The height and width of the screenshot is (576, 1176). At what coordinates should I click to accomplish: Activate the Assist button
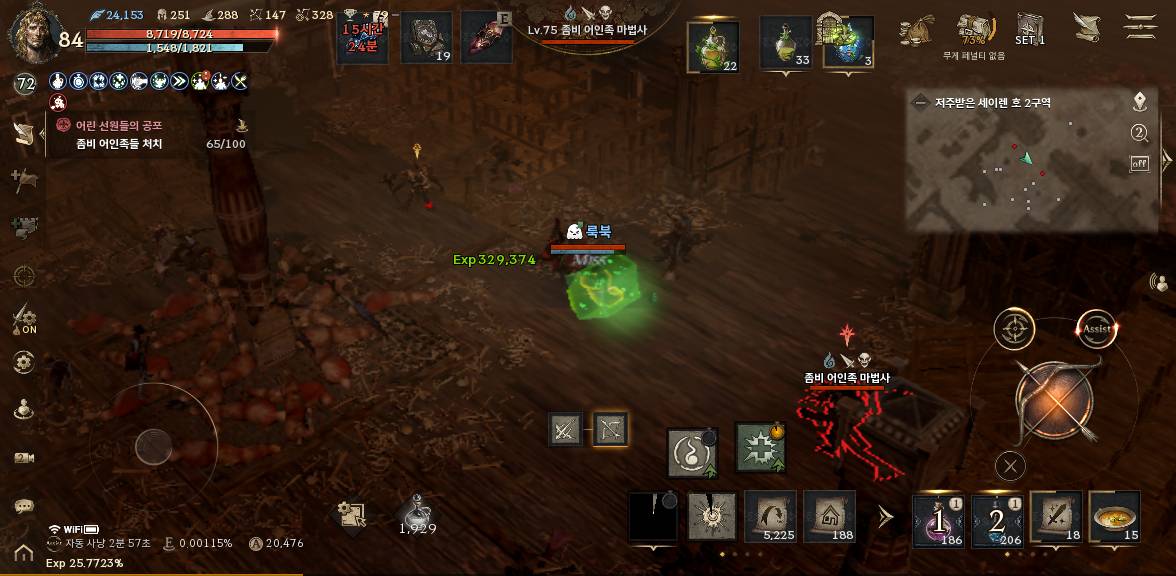(1096, 328)
